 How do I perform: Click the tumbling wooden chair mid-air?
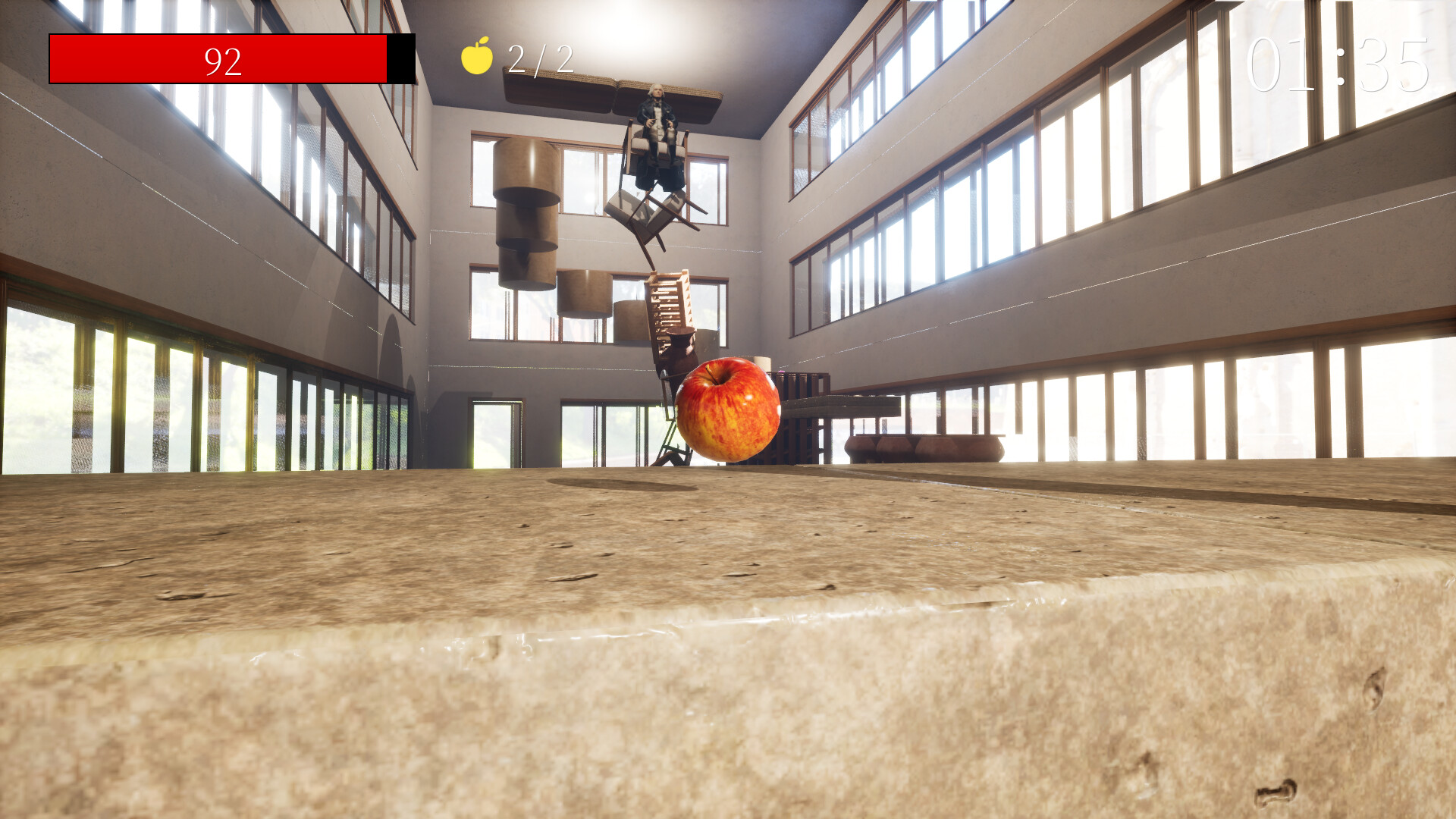(651, 216)
